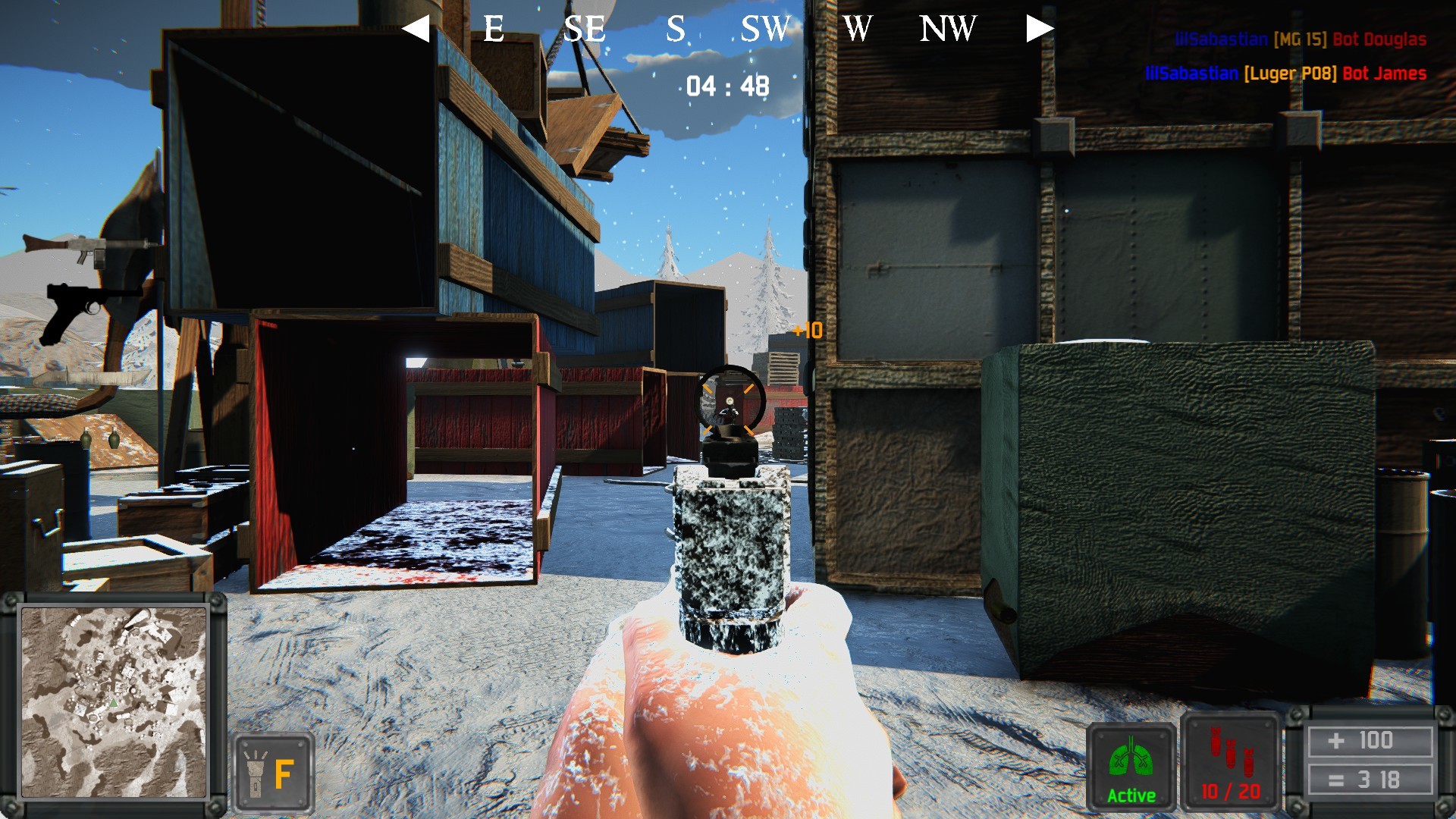Select the knife icon in the weapon loadout

point(96,377)
